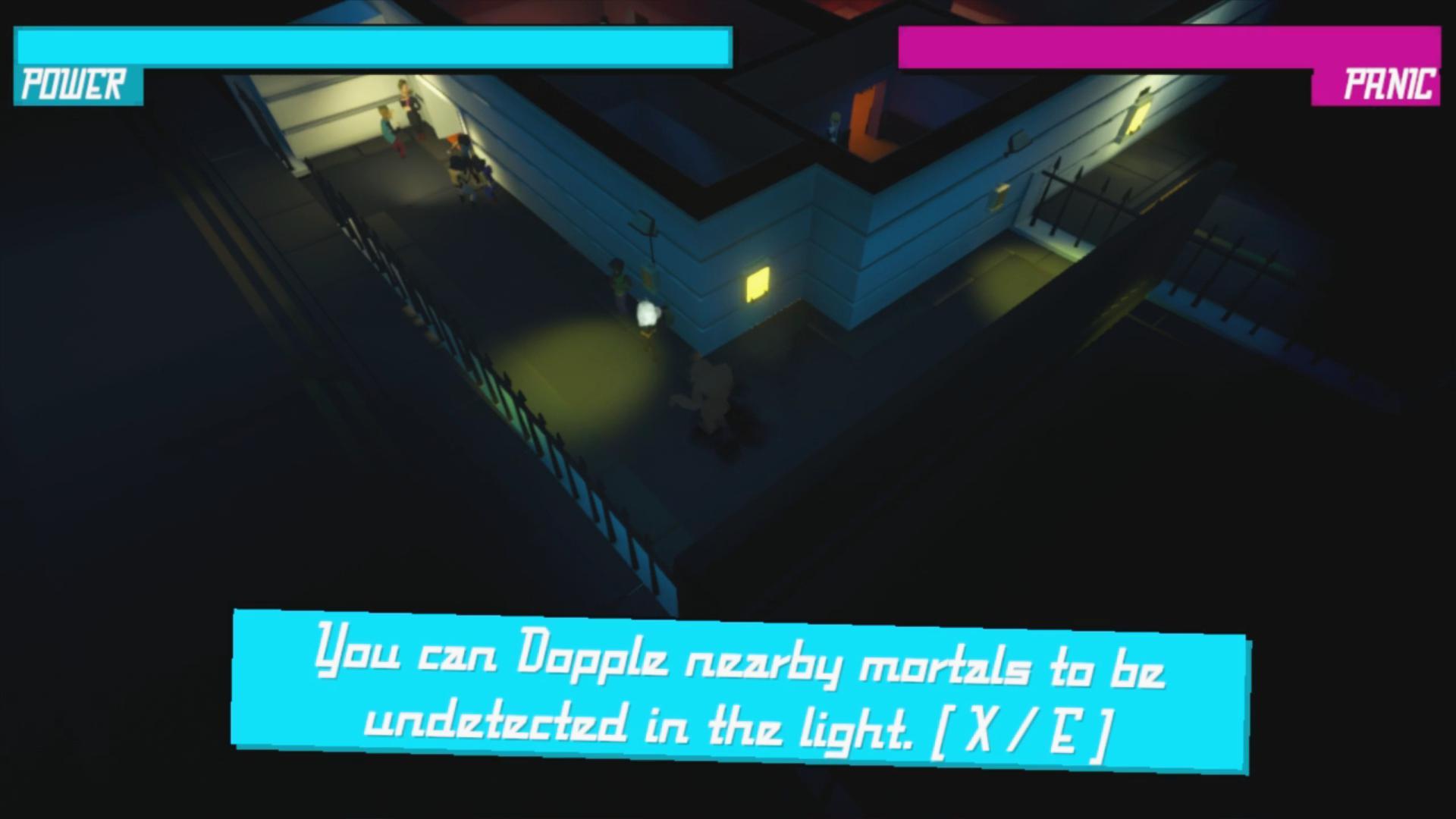Toggle the magenta PANIC bar
1456x819 pixels.
[1175, 47]
